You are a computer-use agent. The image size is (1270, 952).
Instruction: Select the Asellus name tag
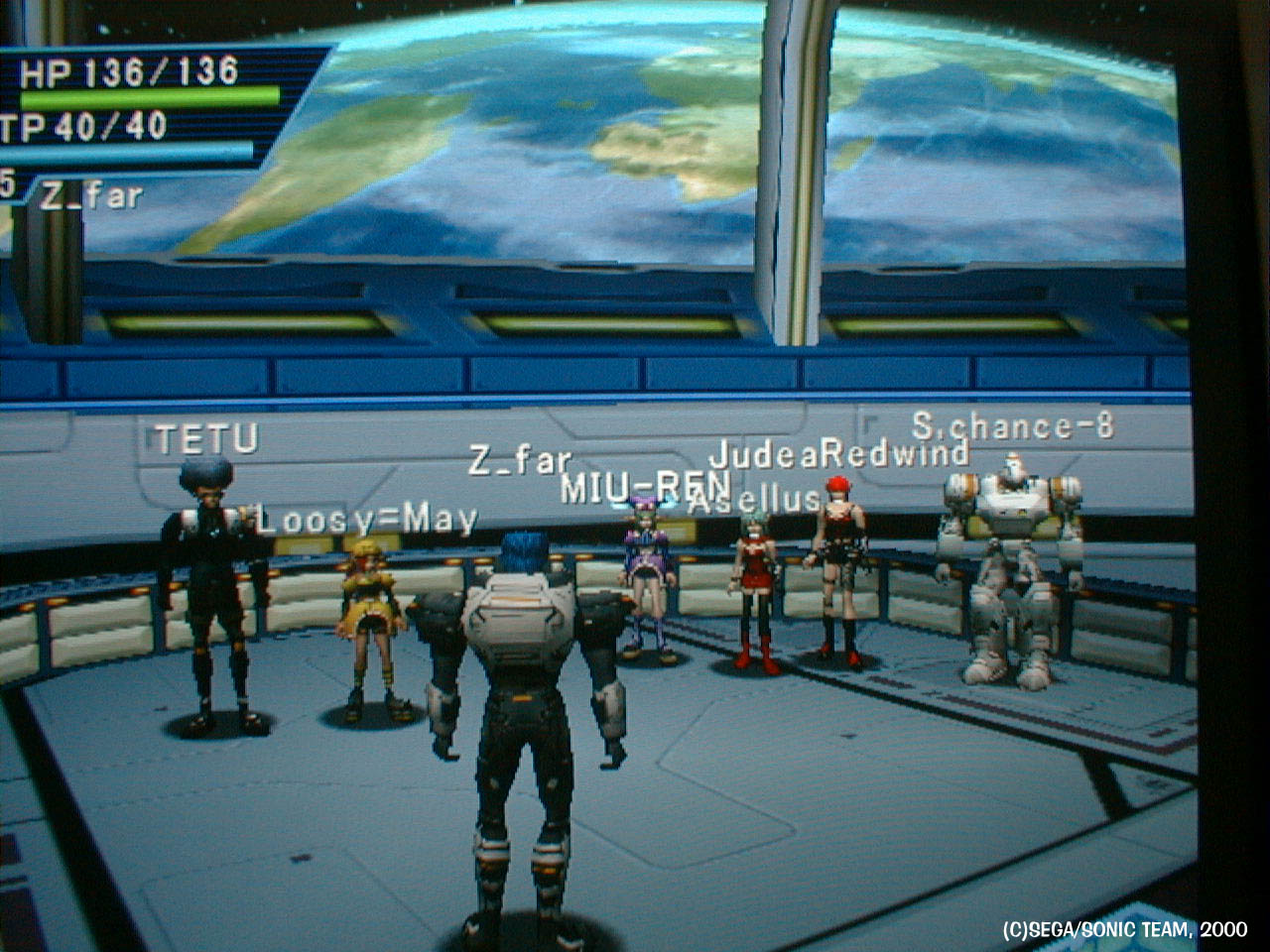click(x=754, y=502)
